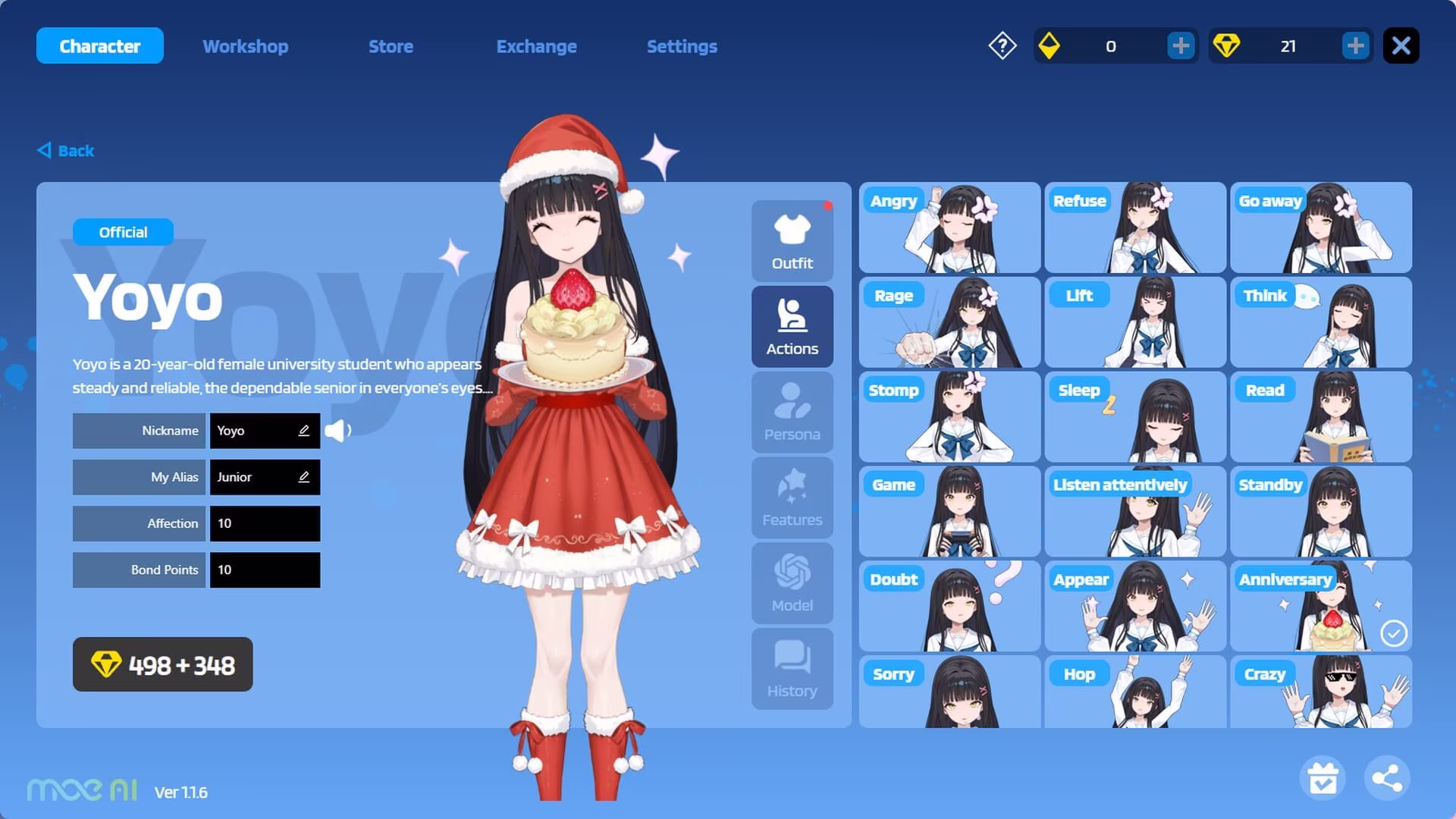Viewport: 1456px width, 819px height.
Task: Edit the My Alias field showing Junior
Action: click(x=303, y=477)
